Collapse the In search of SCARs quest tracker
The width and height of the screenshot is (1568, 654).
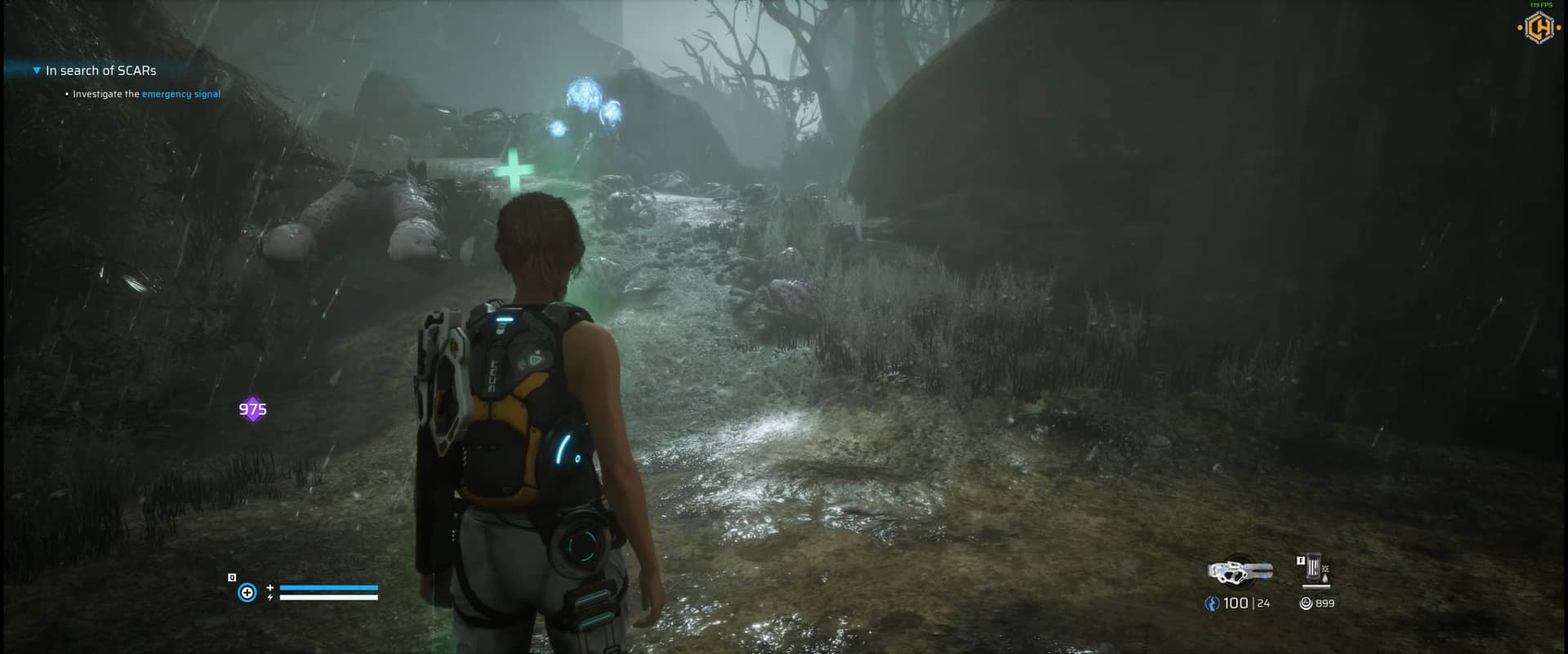click(x=37, y=71)
